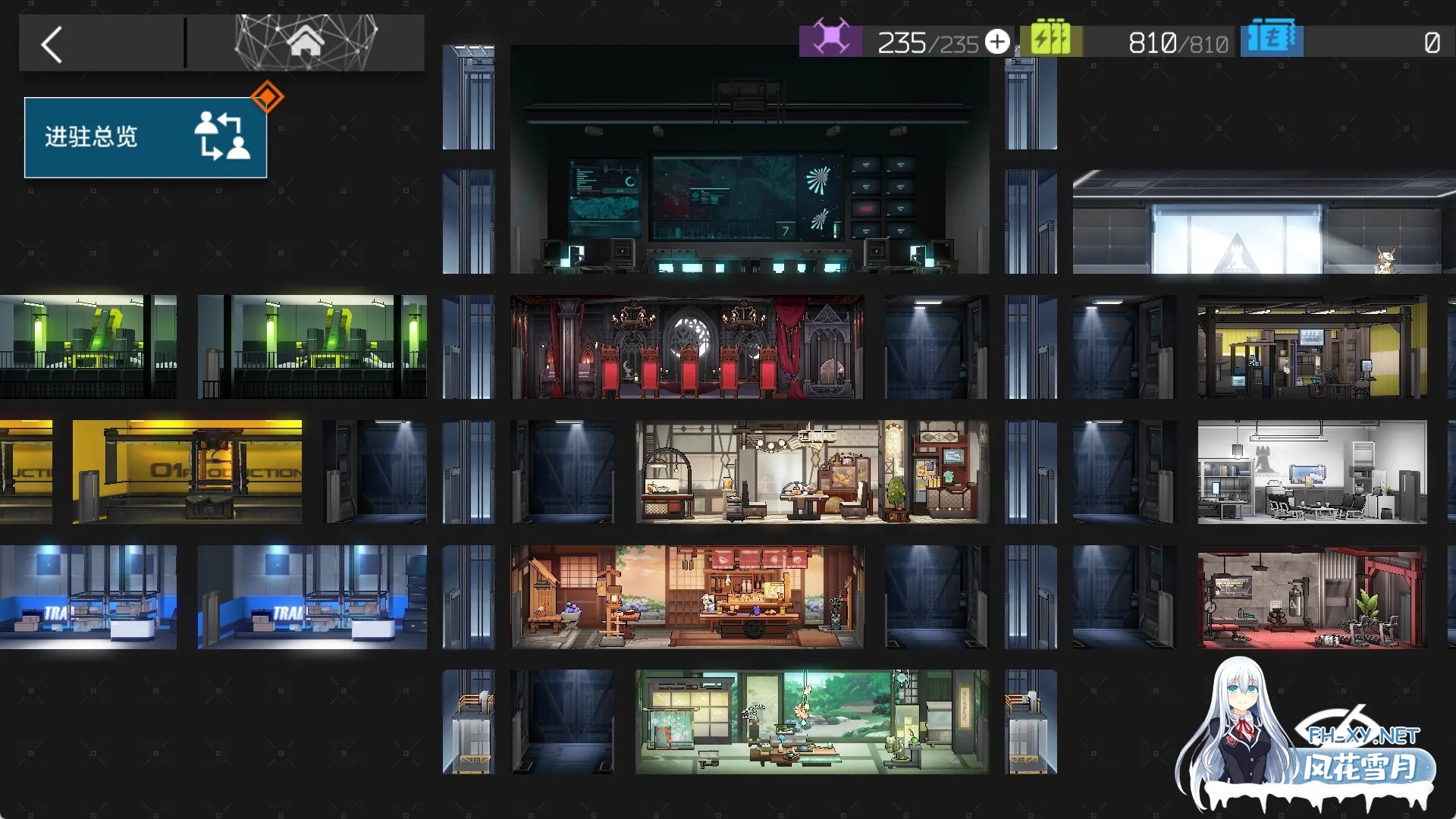Screen dimensions: 1456x819
Task: Tap the plus button beside drone count
Action: tap(997, 42)
